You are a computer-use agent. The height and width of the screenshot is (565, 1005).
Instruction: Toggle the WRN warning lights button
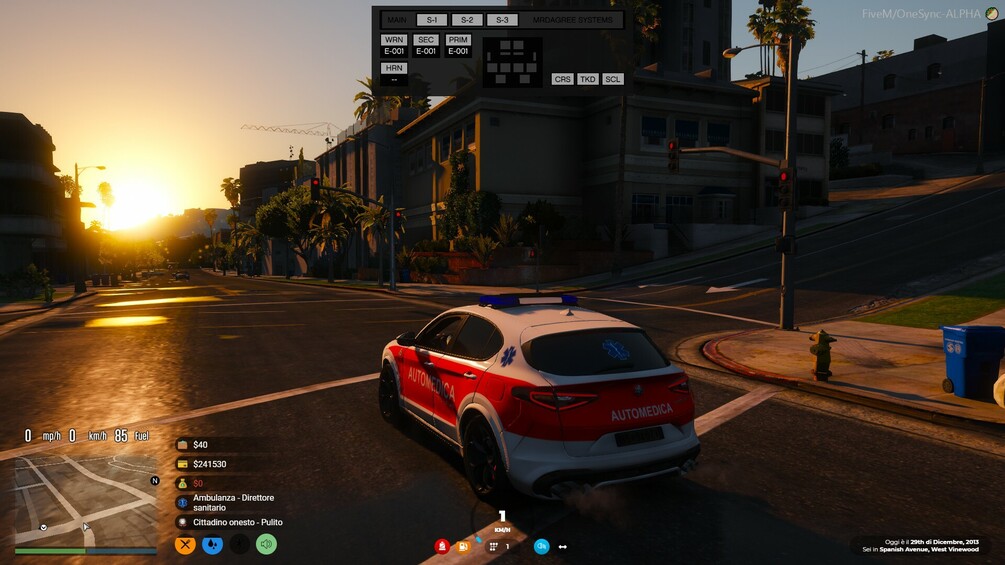[x=394, y=40]
